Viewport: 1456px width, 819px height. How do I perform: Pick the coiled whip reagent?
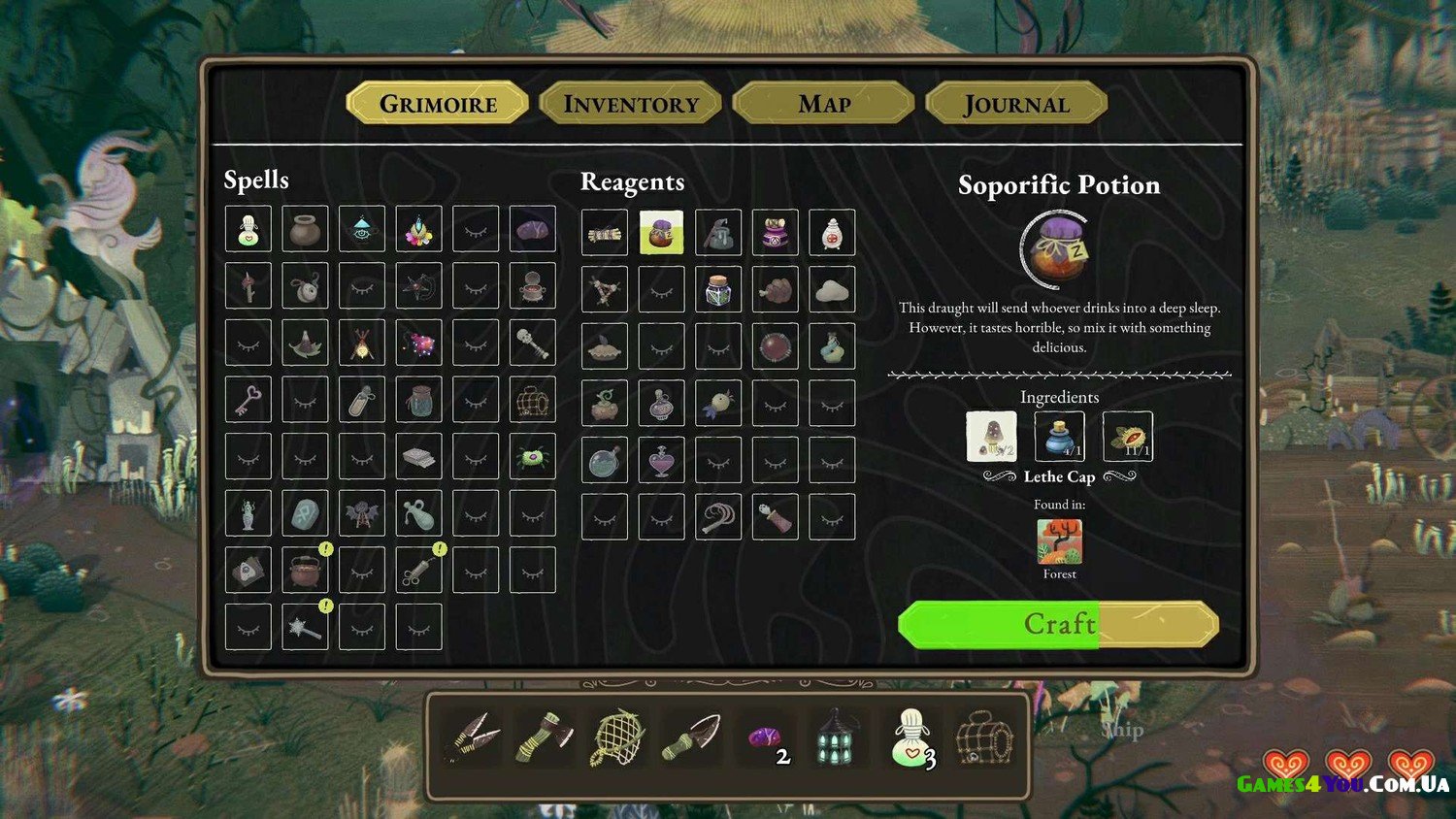pyautogui.click(x=718, y=517)
